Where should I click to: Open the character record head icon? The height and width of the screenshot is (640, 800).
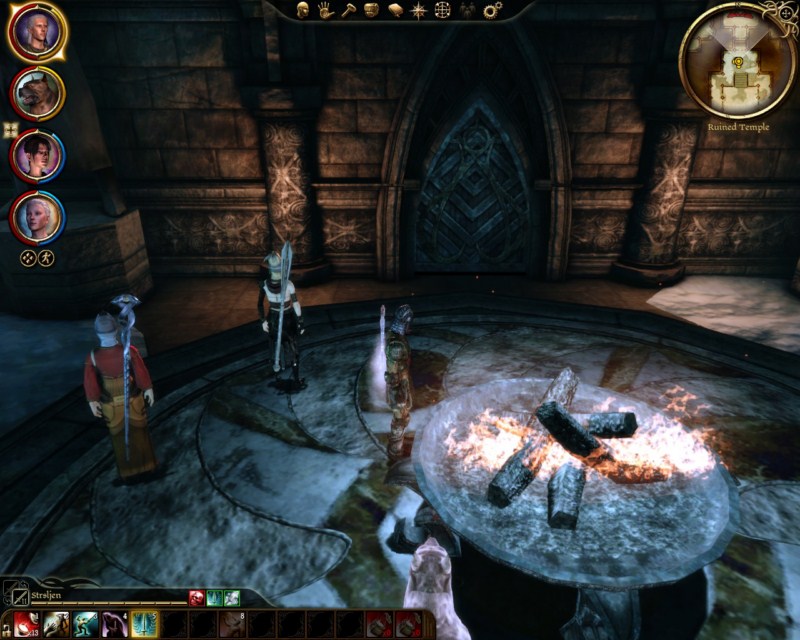point(303,10)
